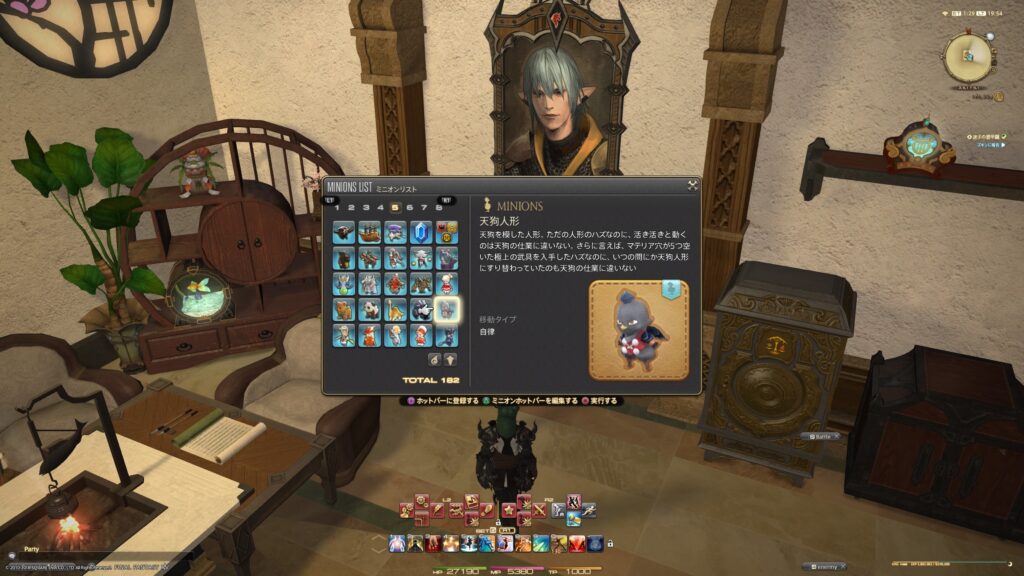Pick the panda minion icon

click(370, 310)
